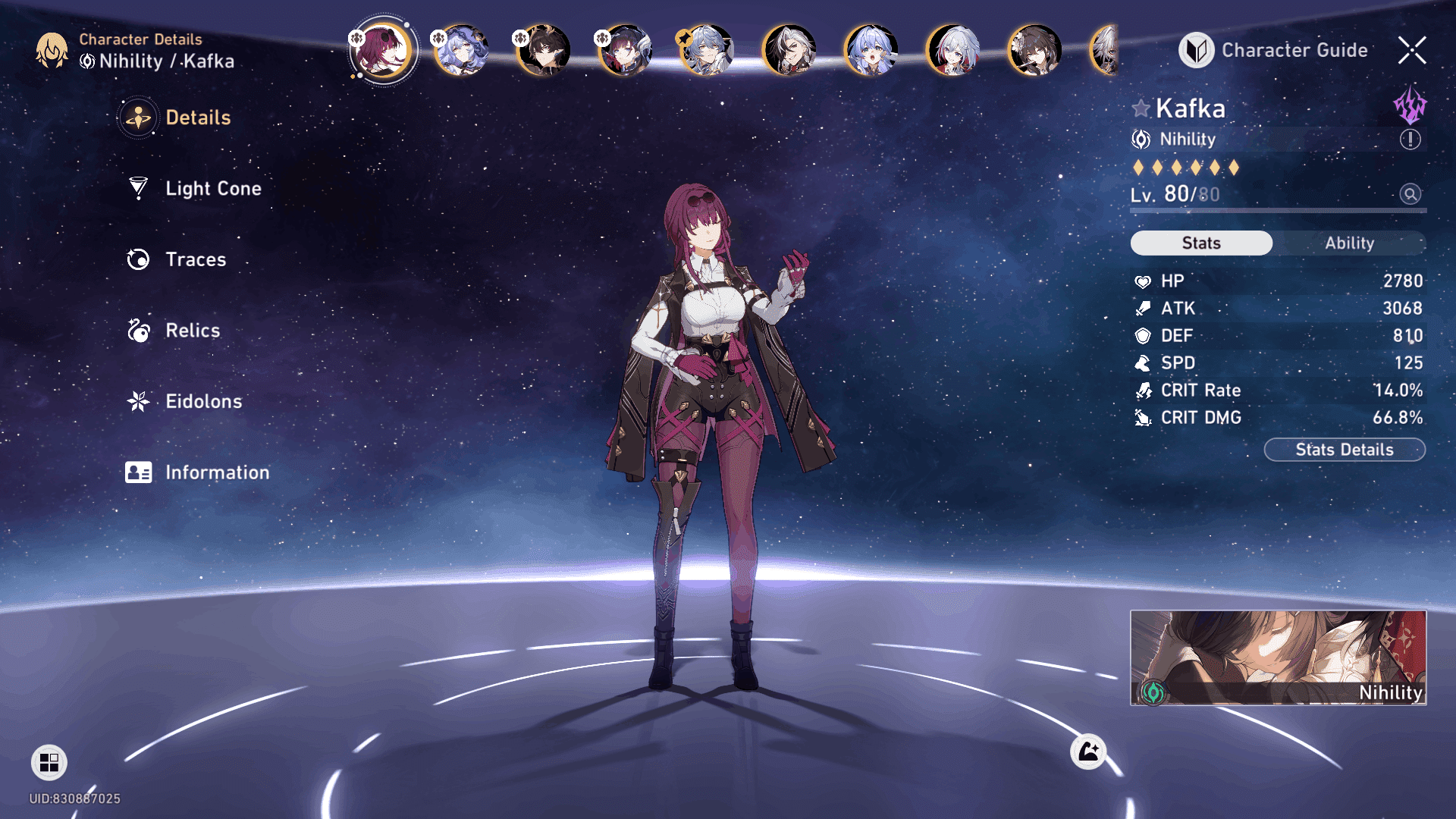Click the Nihility light cone thumbnail
Screen dimensions: 1456x819
[1278, 657]
